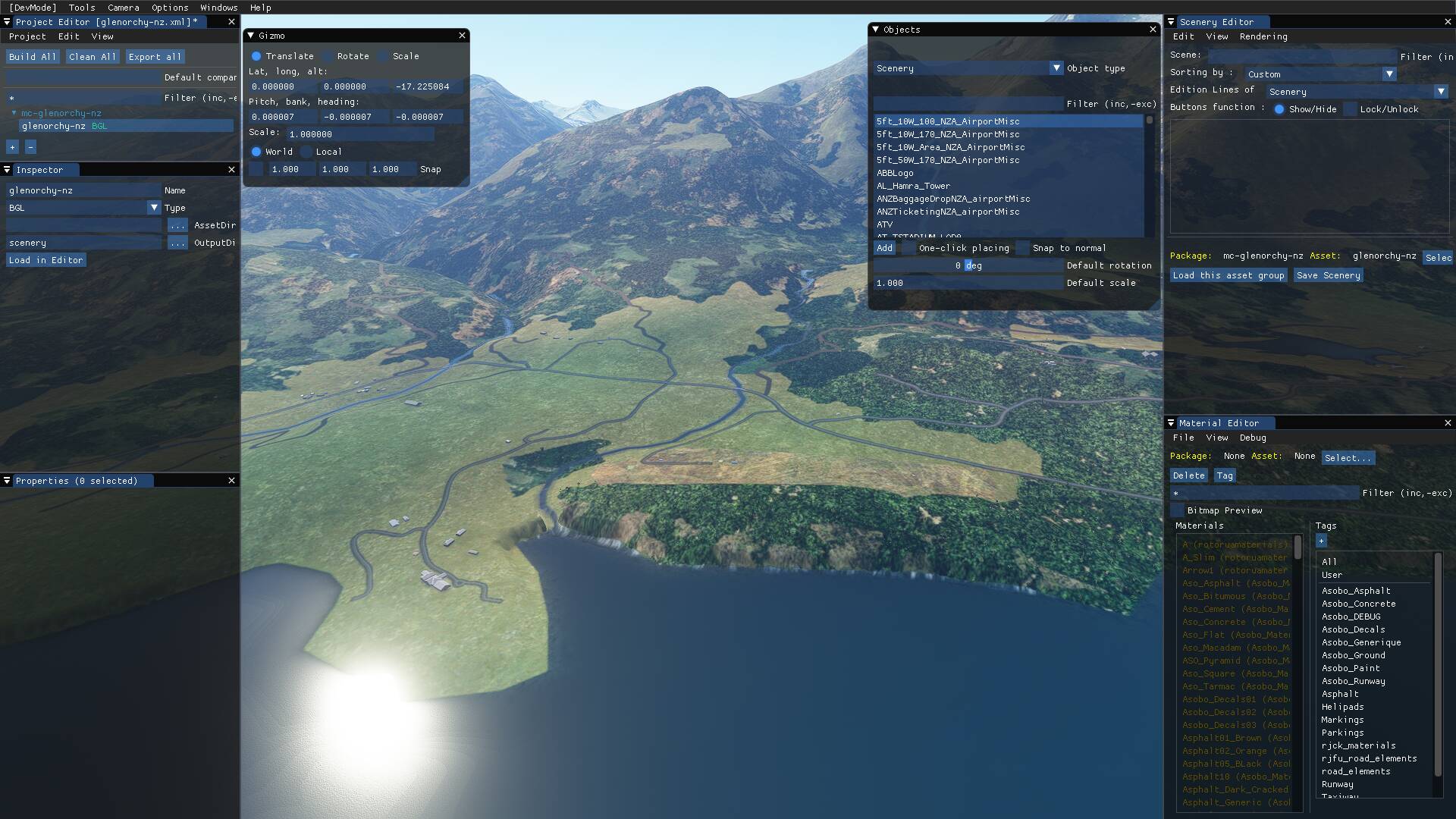Viewport: 1456px width, 819px height.
Task: Export all project packages
Action: 155,57
